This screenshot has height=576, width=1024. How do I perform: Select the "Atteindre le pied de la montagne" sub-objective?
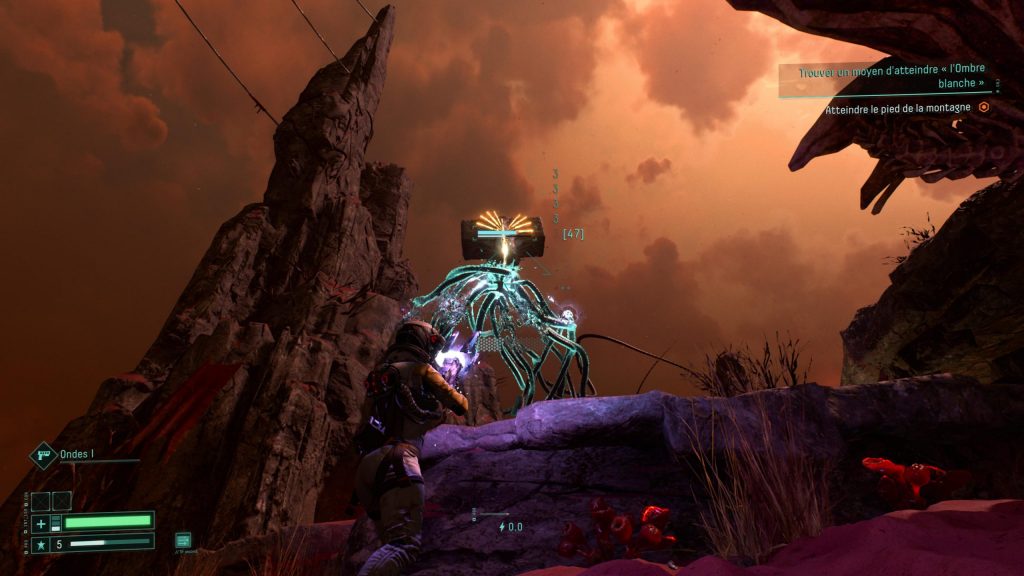tap(898, 108)
